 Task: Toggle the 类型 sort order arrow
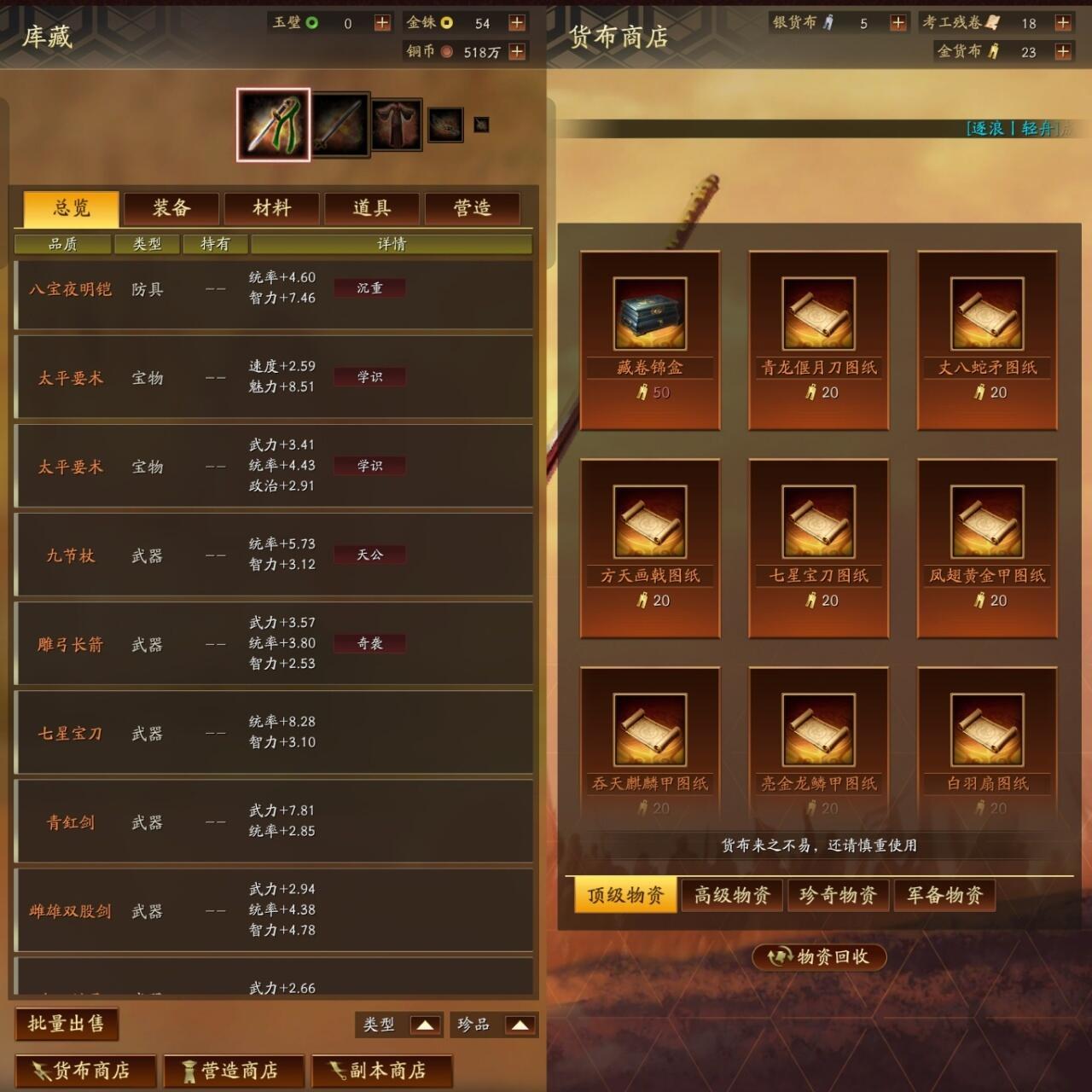click(424, 1025)
